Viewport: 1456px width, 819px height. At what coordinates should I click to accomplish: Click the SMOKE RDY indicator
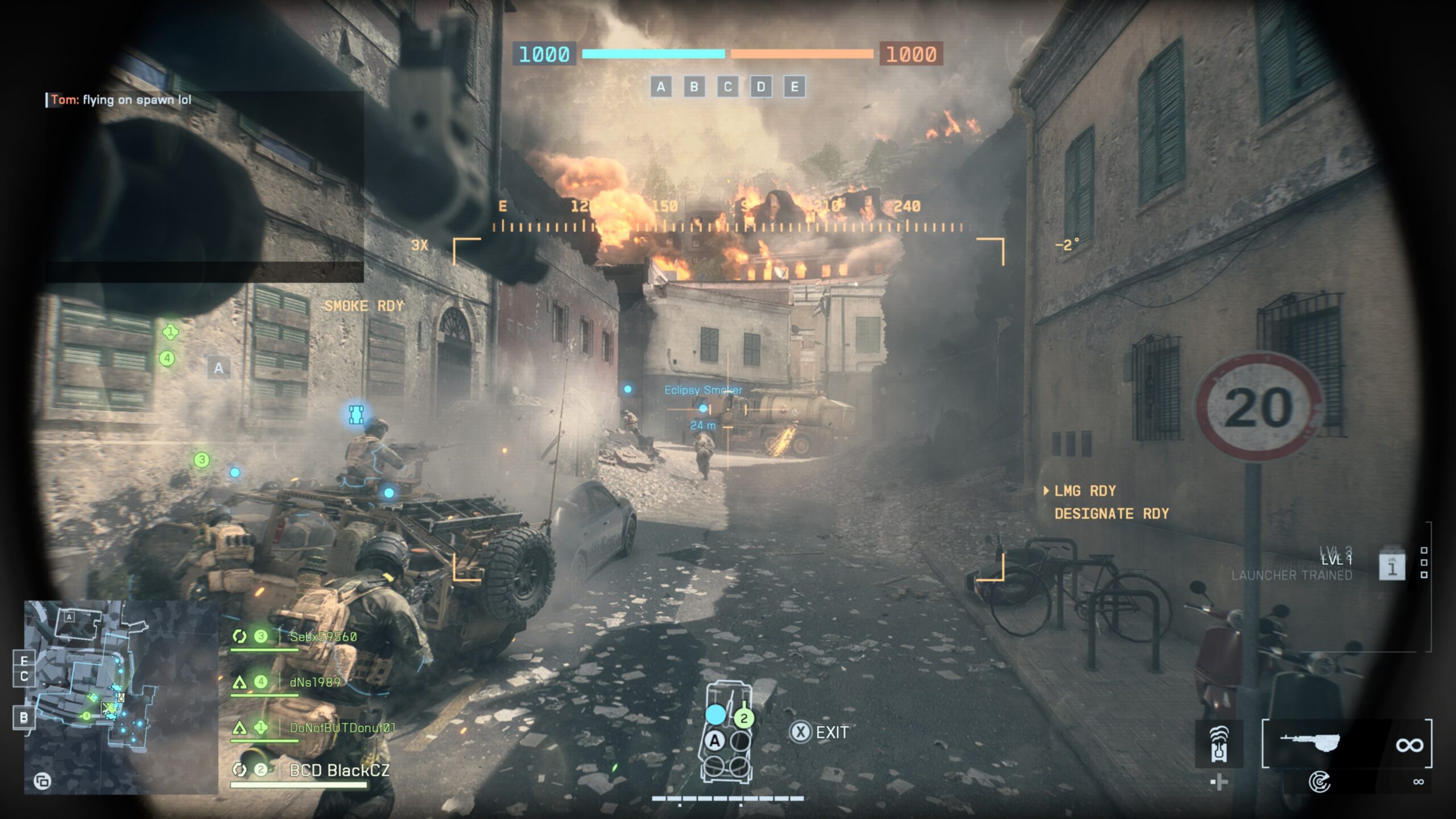click(x=364, y=306)
